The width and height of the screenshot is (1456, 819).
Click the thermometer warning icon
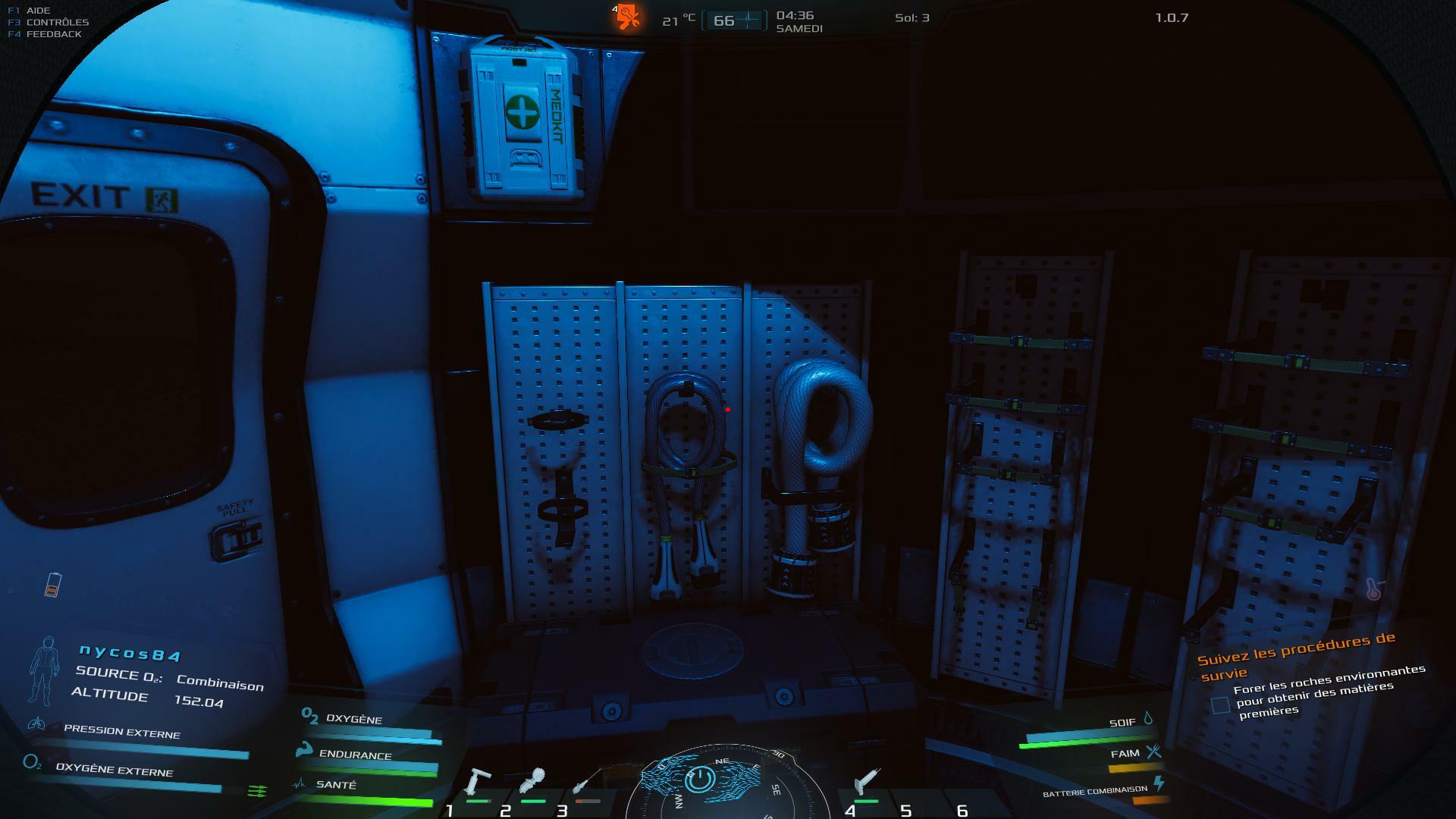1373,589
